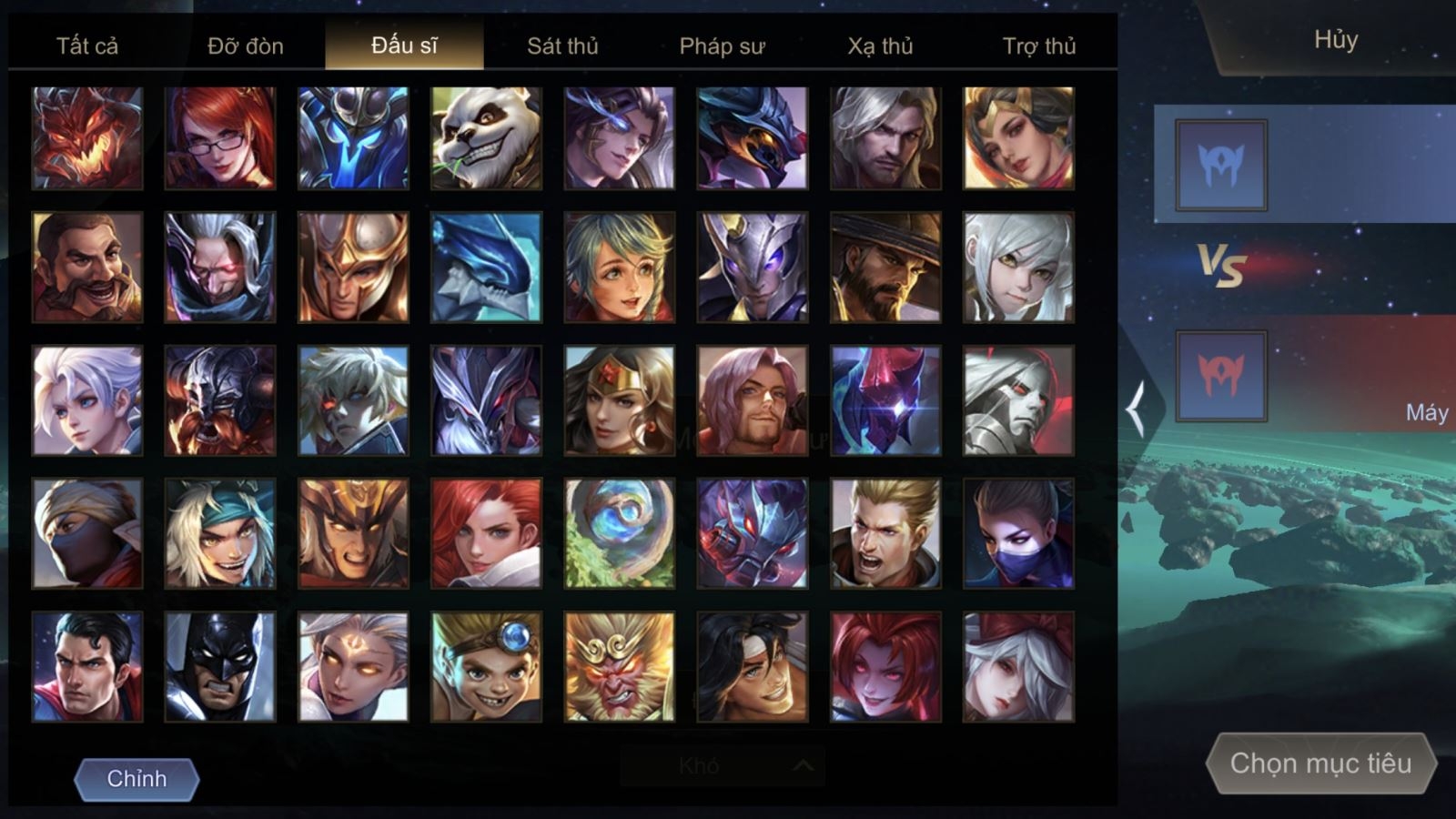Switch to the Xạ thủ tab
The image size is (1456, 819).
880,45
